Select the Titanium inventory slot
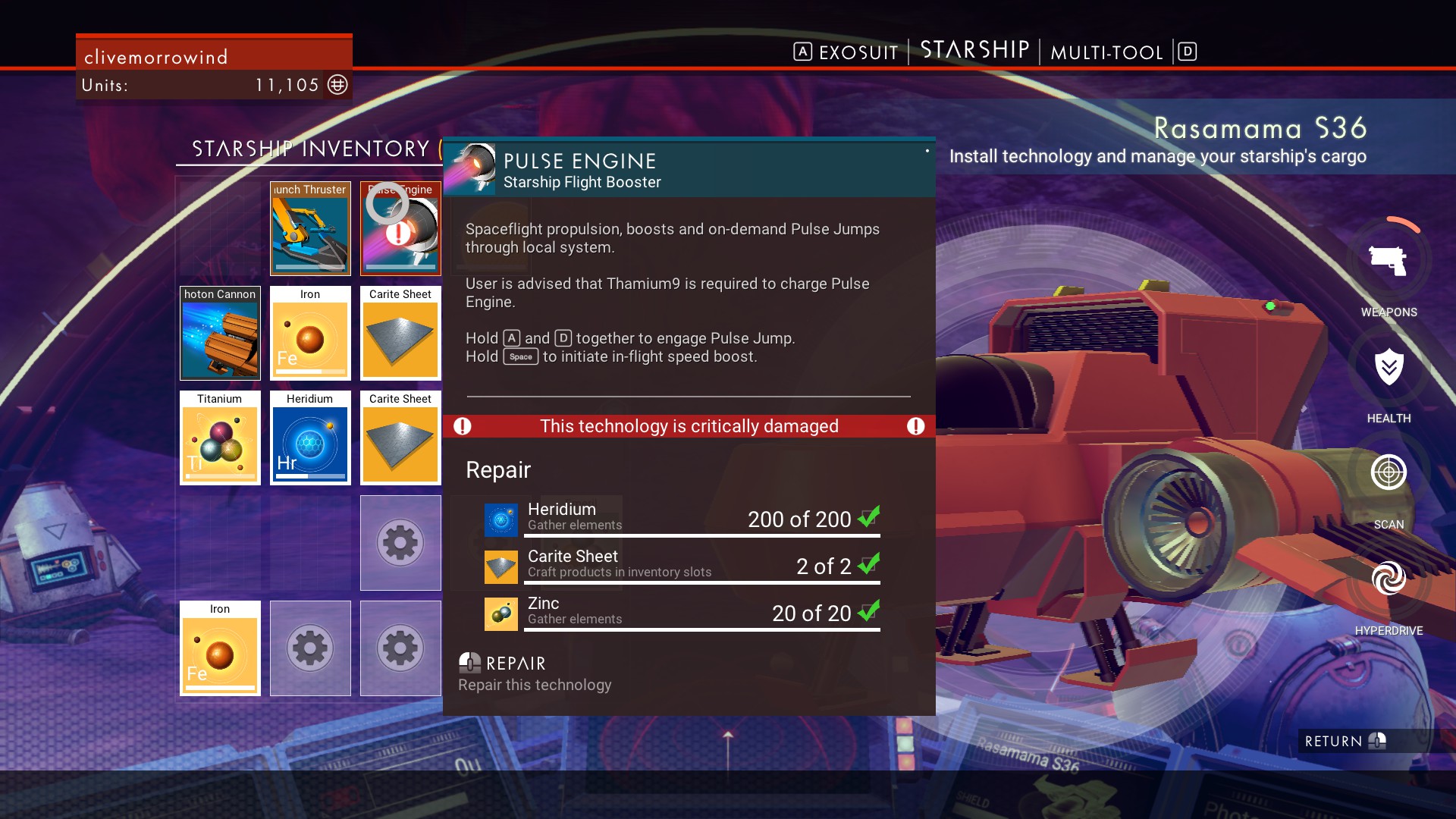 point(220,438)
